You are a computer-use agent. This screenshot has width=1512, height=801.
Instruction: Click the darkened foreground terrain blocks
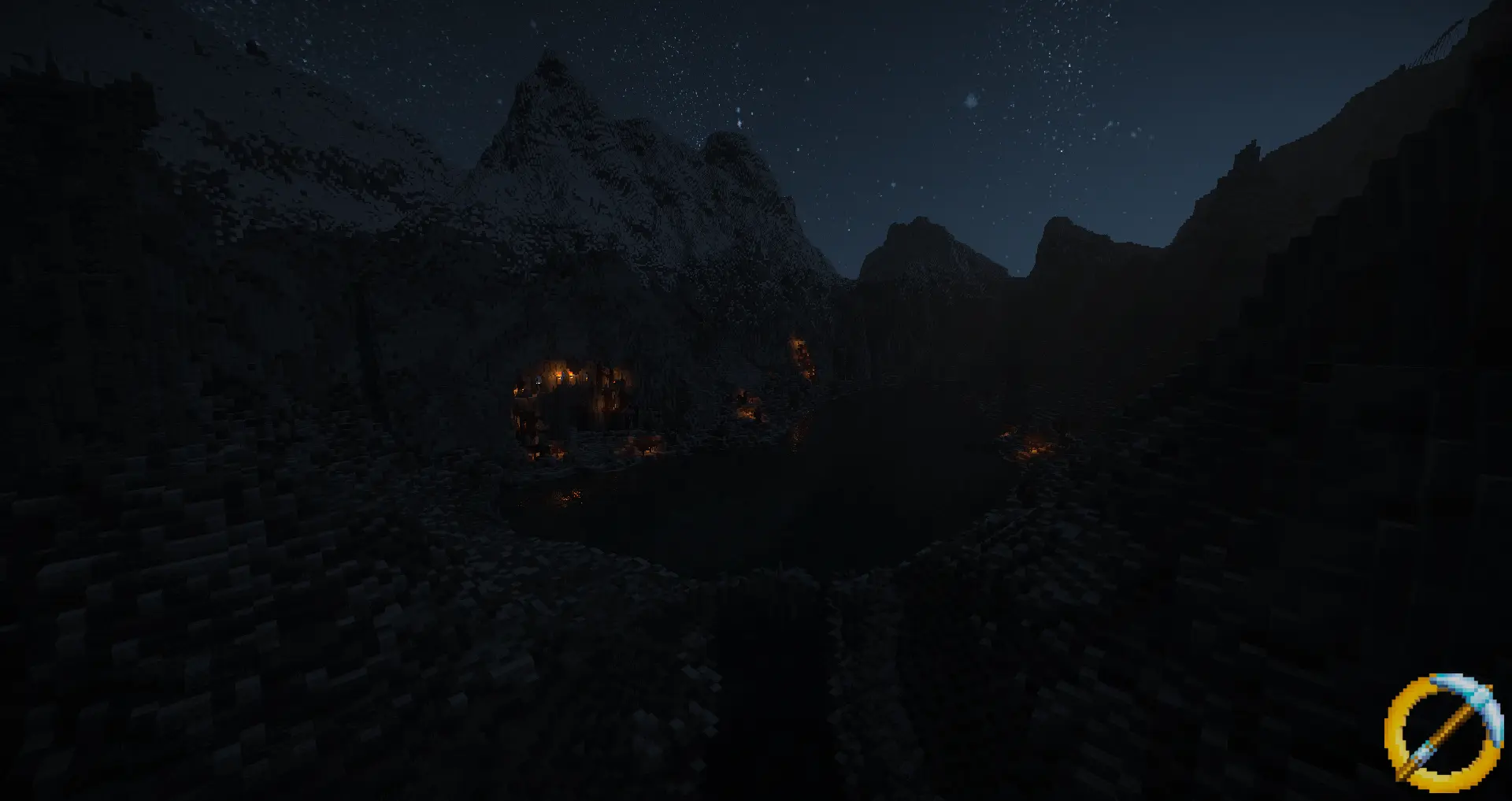[394, 669]
